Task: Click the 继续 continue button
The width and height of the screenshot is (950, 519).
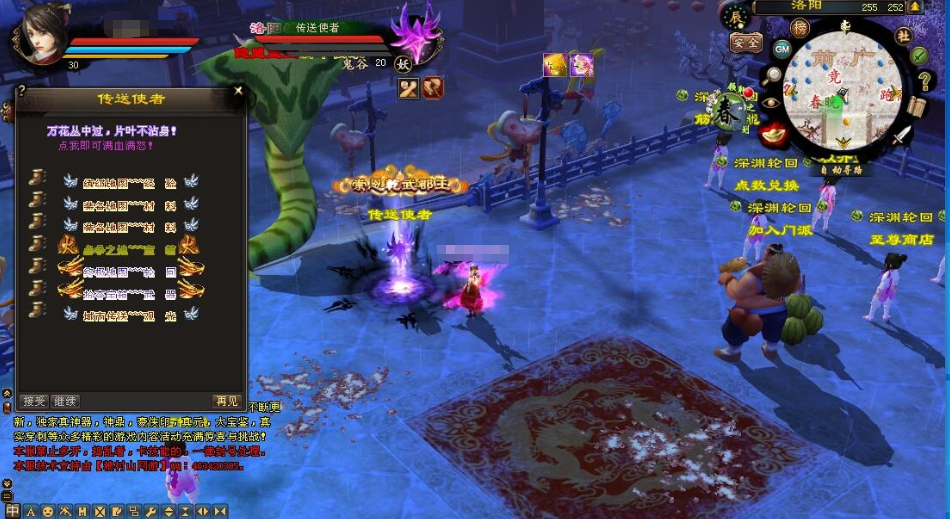Action: [65, 401]
